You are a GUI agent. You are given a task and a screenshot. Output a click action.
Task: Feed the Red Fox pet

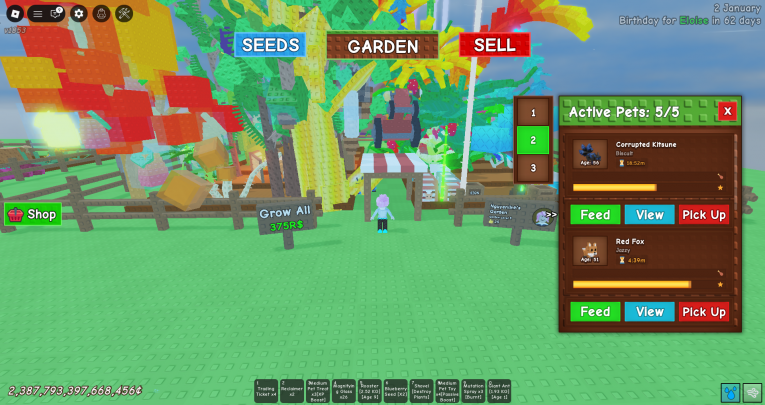[595, 312]
